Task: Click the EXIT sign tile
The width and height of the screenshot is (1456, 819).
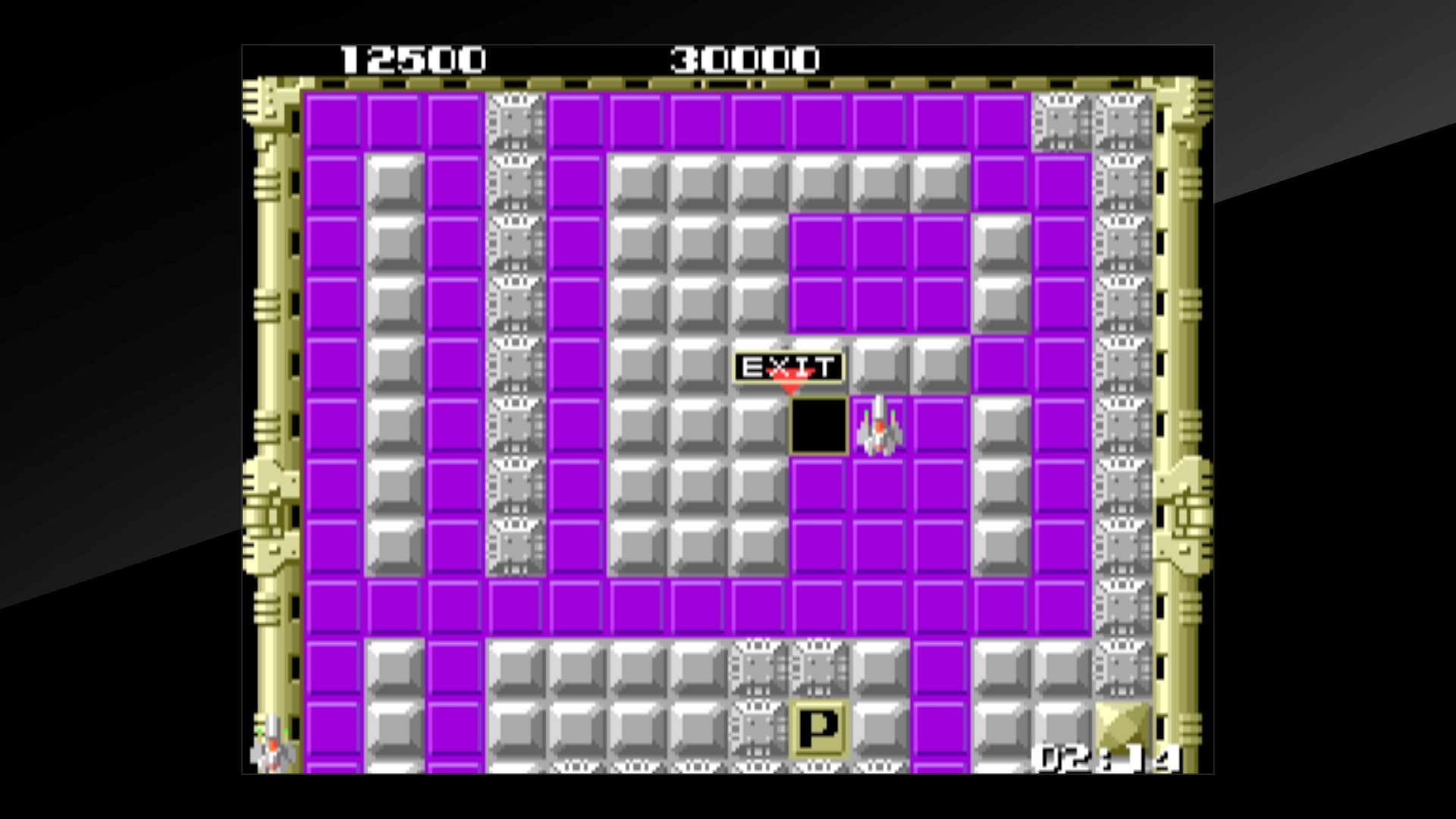Action: [789, 366]
